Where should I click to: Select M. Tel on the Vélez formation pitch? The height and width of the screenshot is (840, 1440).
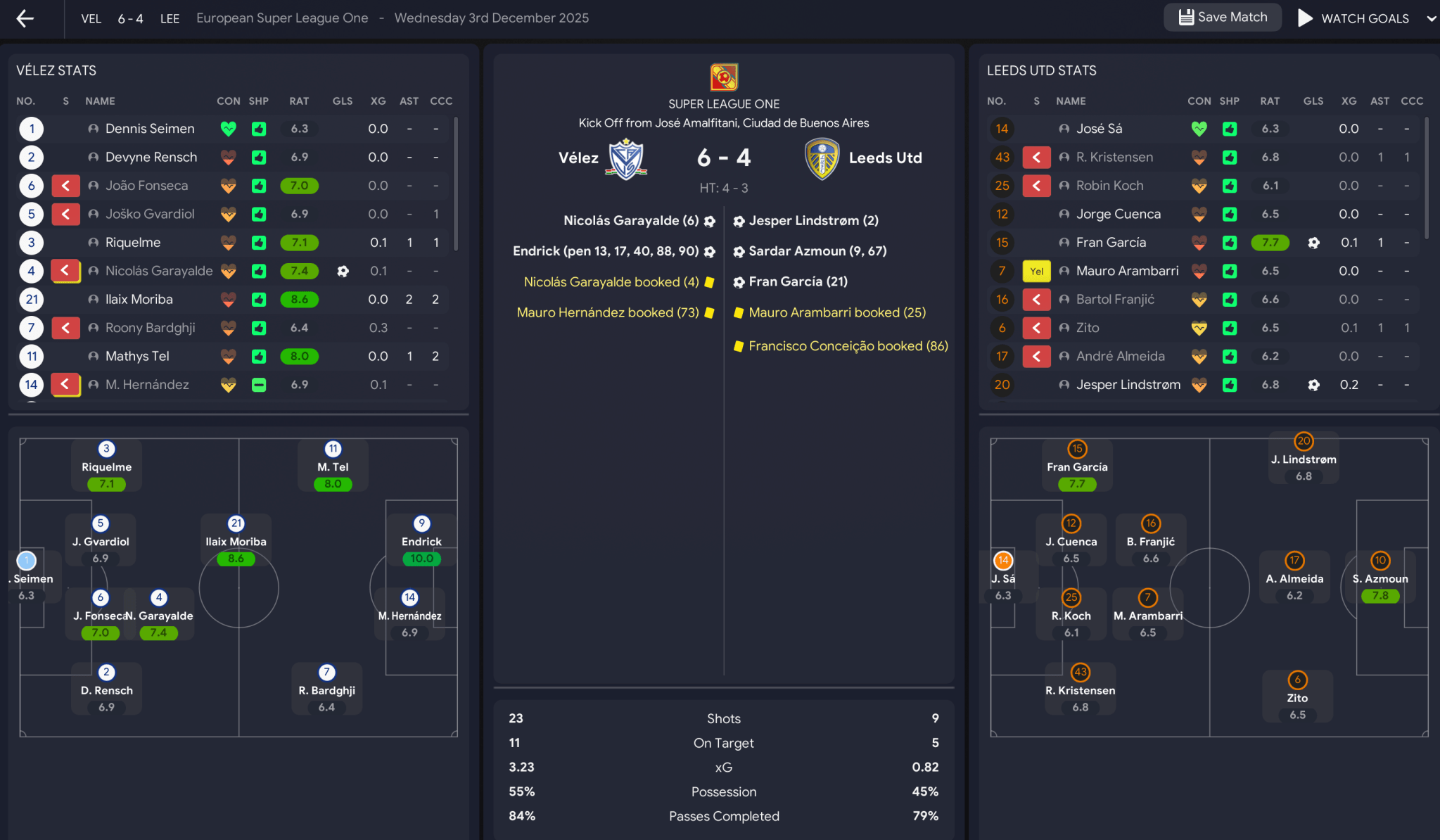point(332,466)
